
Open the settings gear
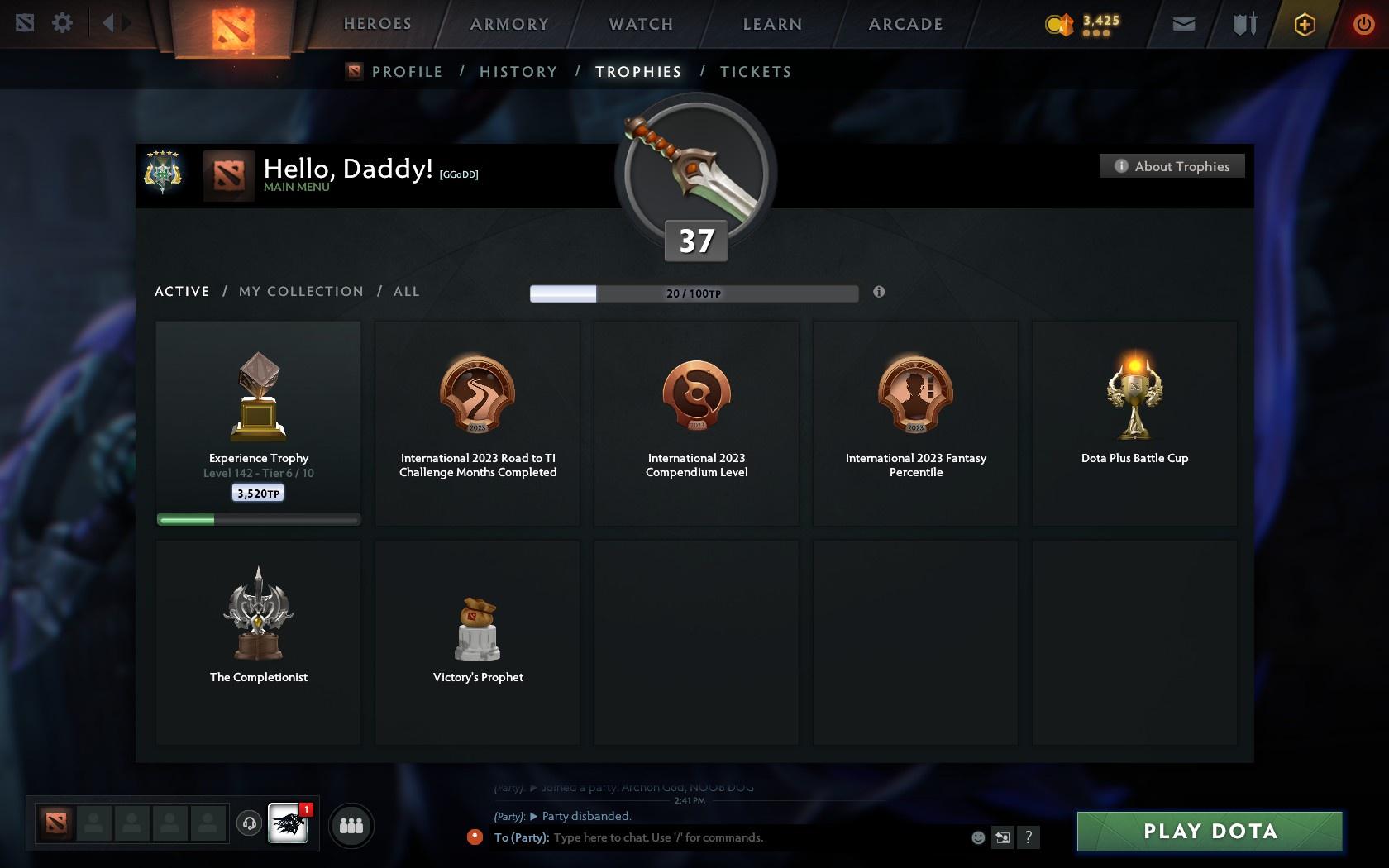pos(60,23)
